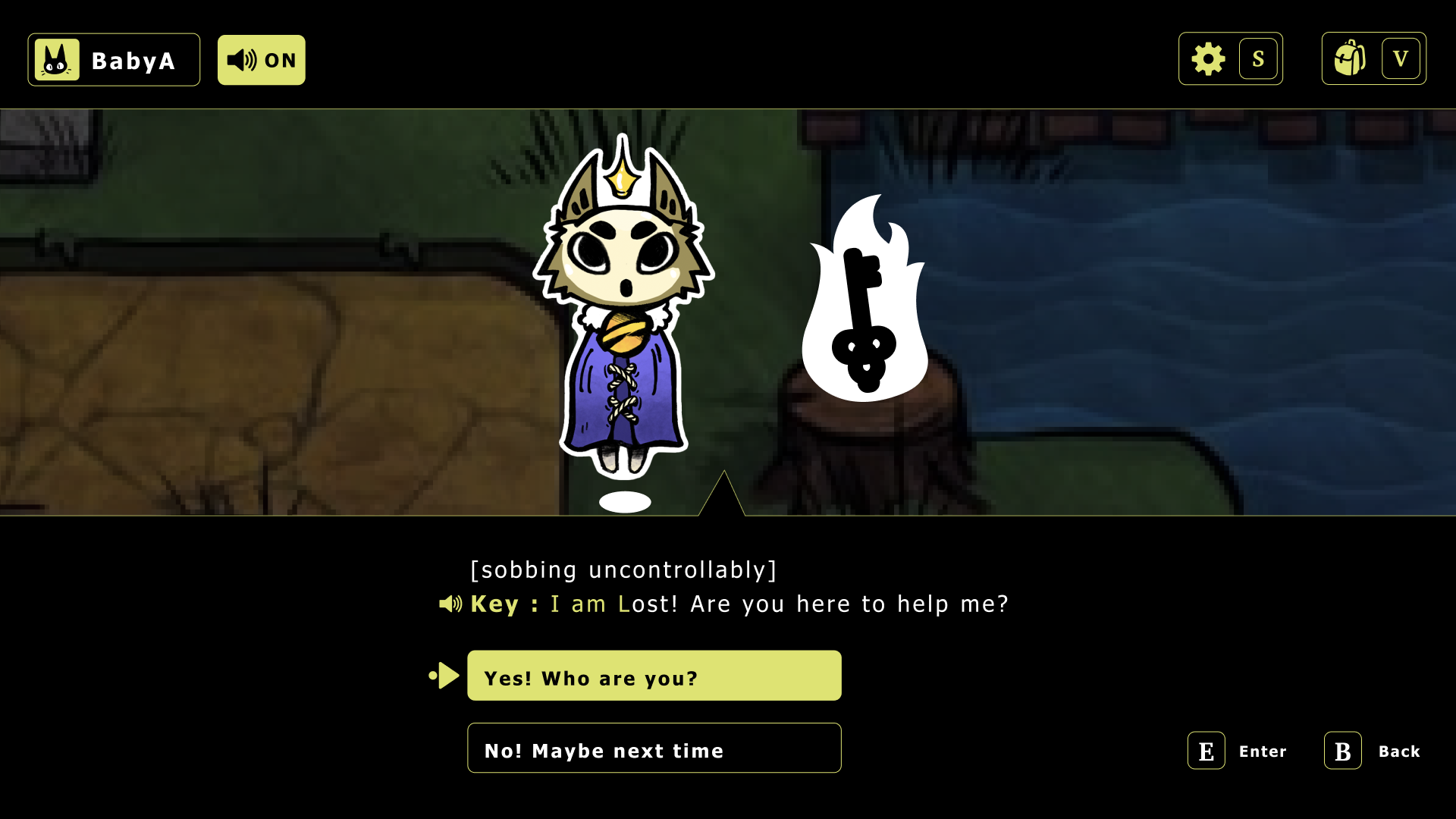Open the BabyA profile panel

click(114, 59)
